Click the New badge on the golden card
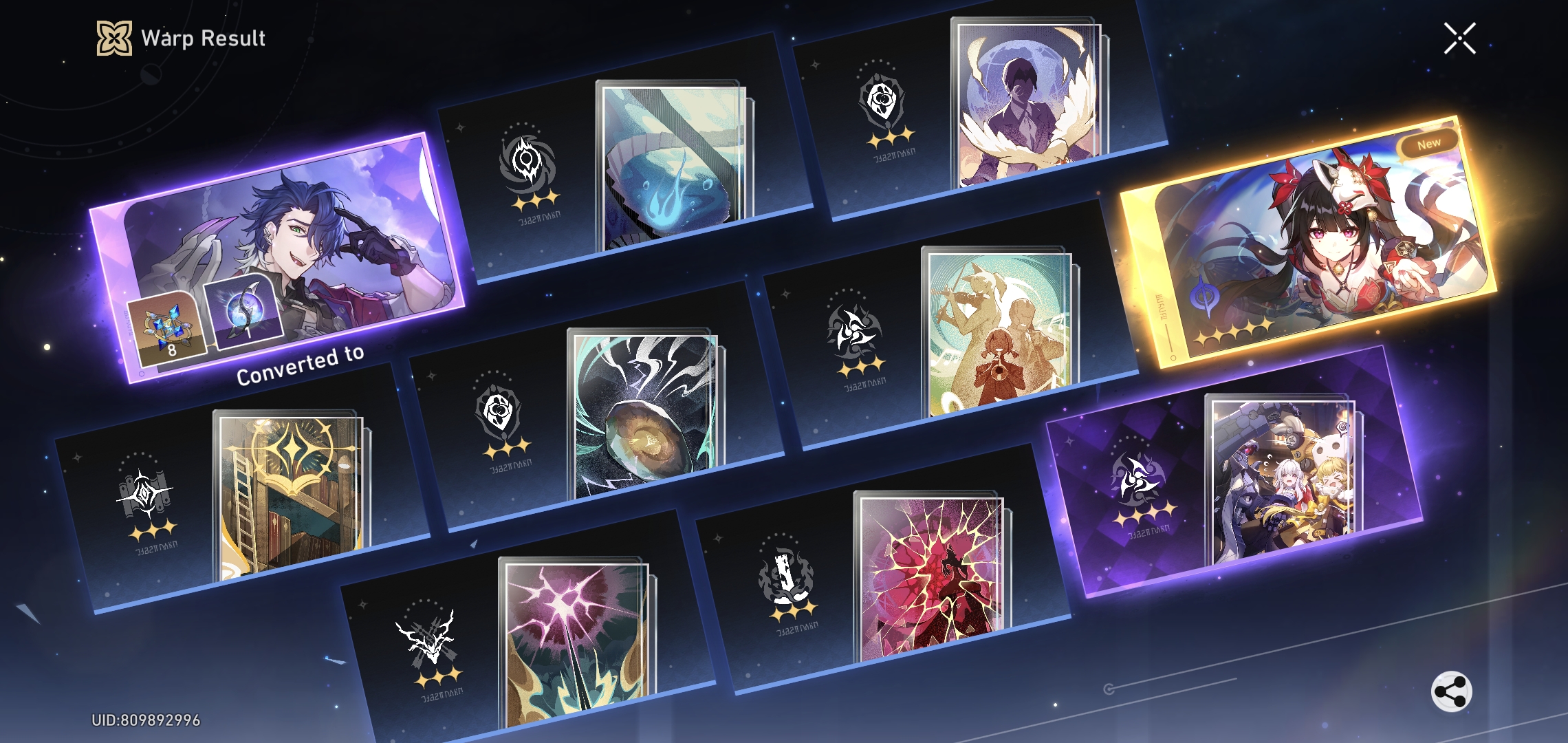The height and width of the screenshot is (743, 1568). click(x=1429, y=143)
